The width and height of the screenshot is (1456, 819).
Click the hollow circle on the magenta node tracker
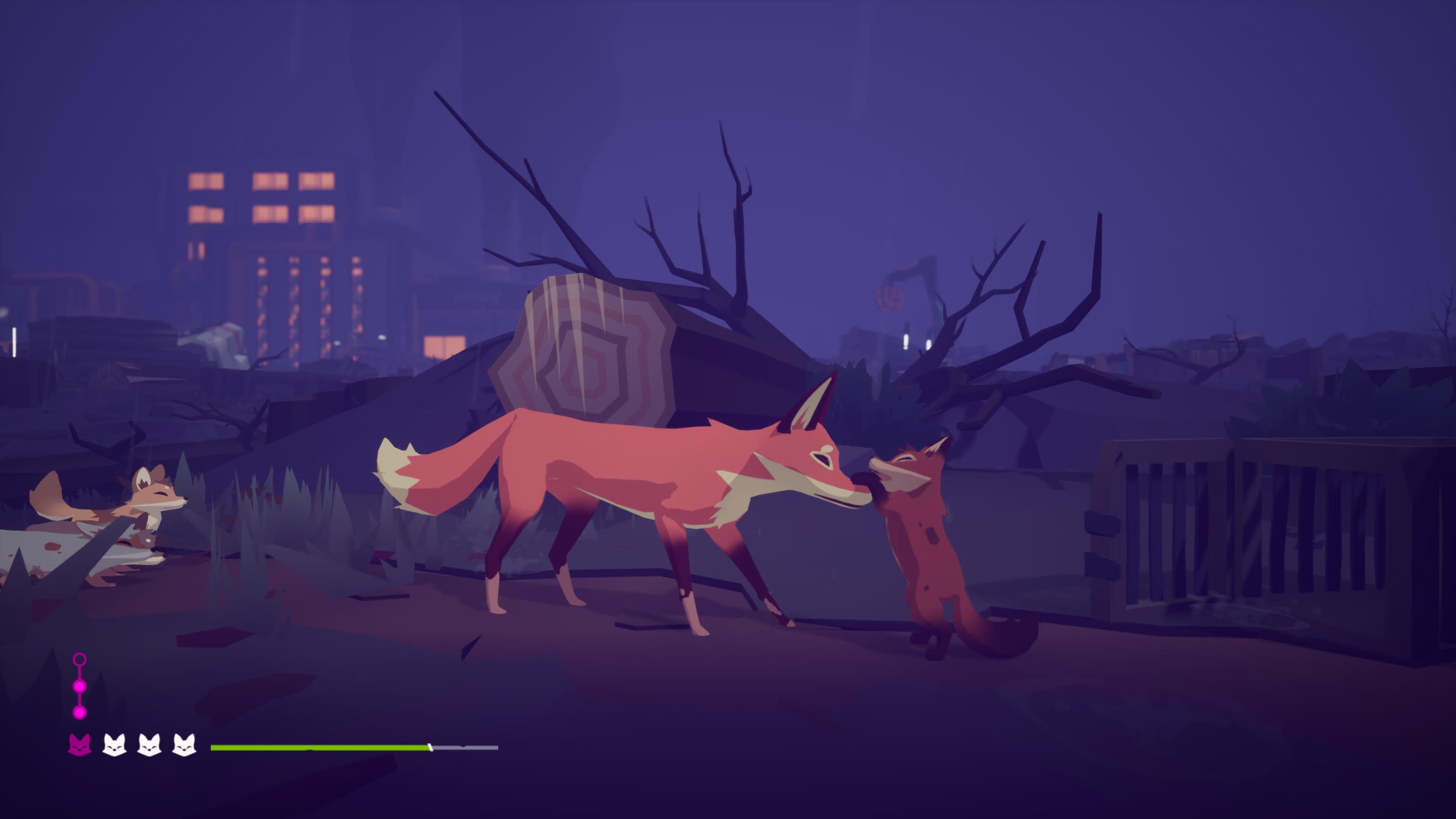pos(80,660)
